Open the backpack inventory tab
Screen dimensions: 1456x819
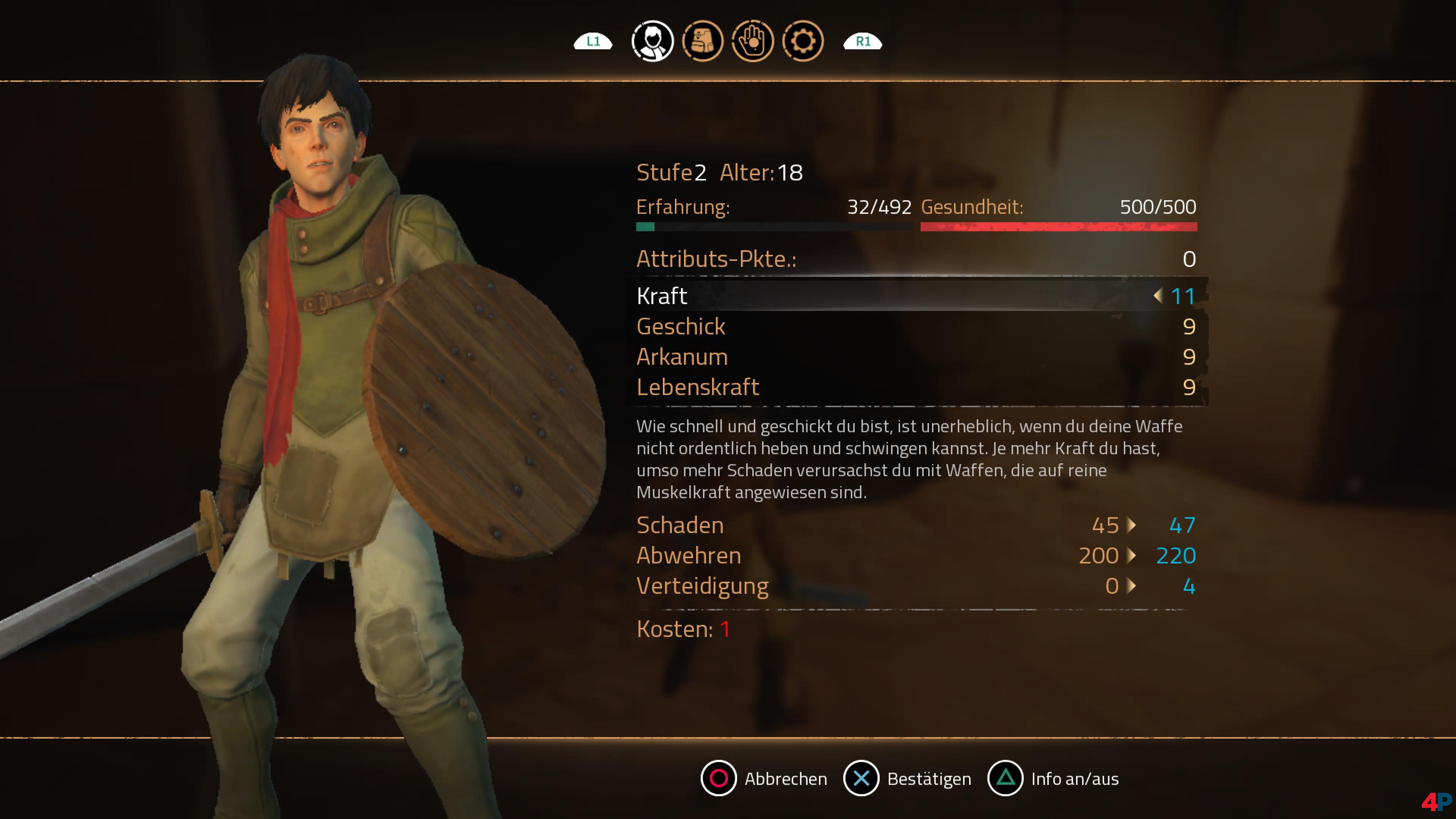(x=703, y=41)
